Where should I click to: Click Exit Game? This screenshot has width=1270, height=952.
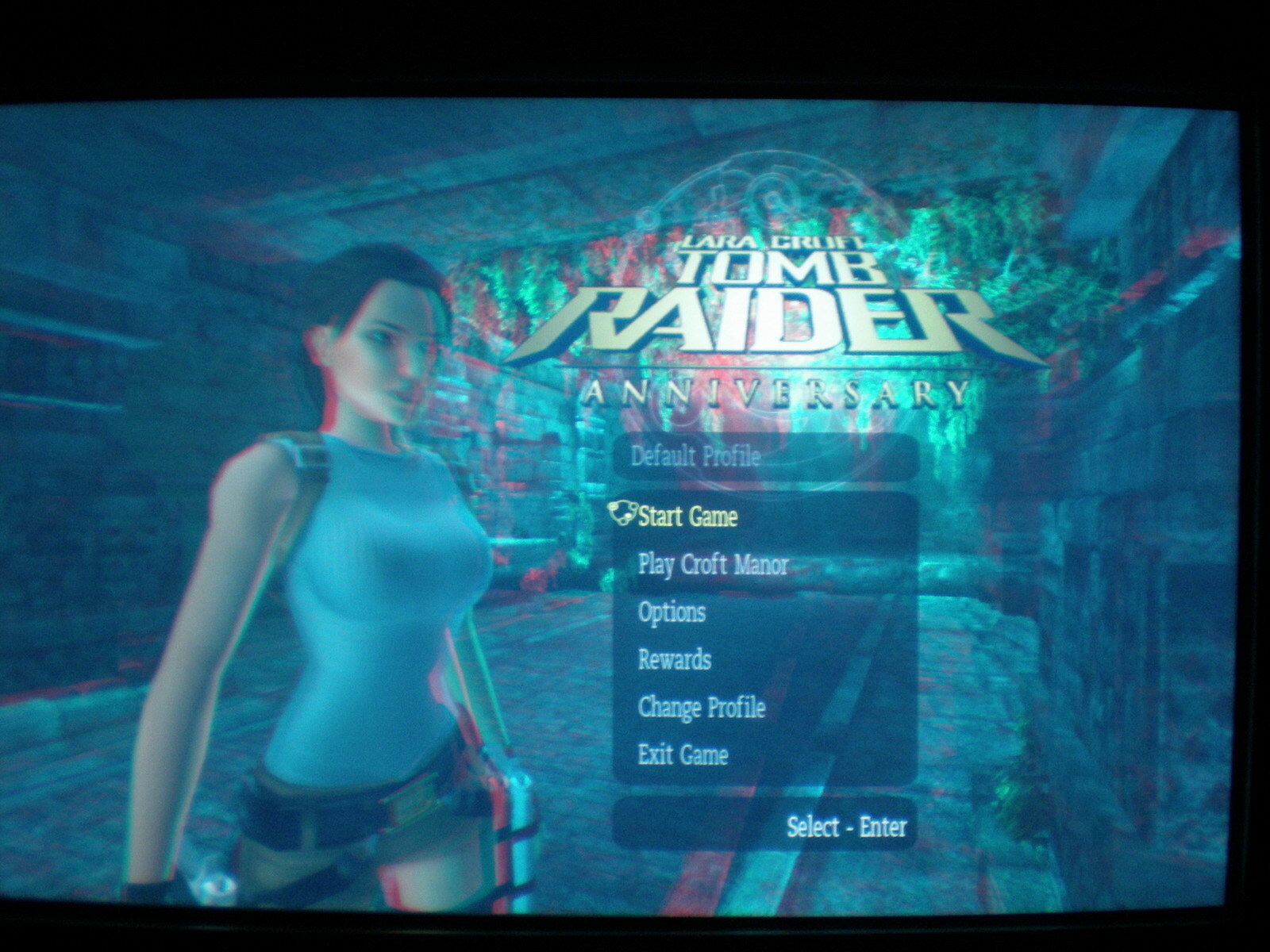(683, 754)
